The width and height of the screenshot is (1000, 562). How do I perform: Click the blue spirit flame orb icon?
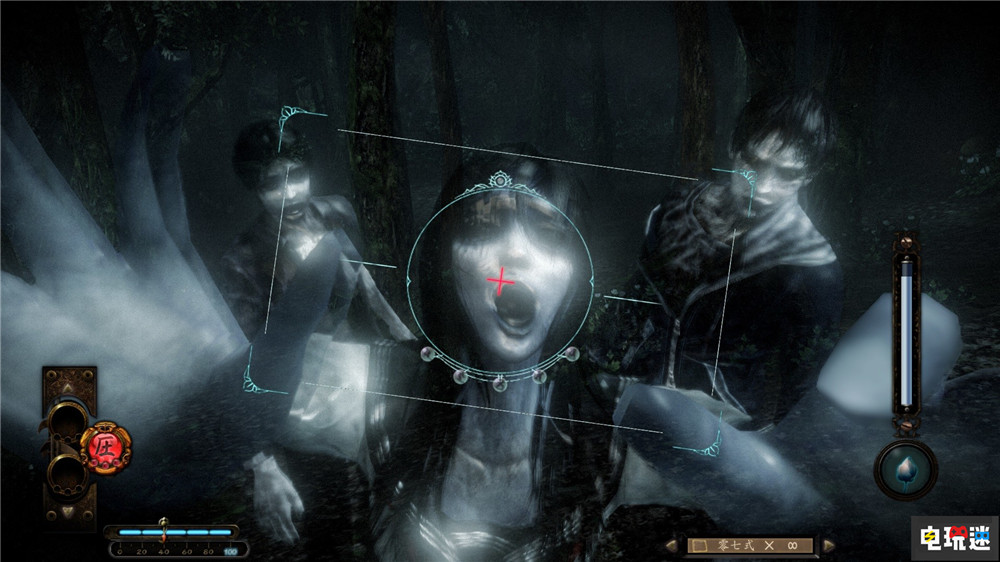(906, 469)
